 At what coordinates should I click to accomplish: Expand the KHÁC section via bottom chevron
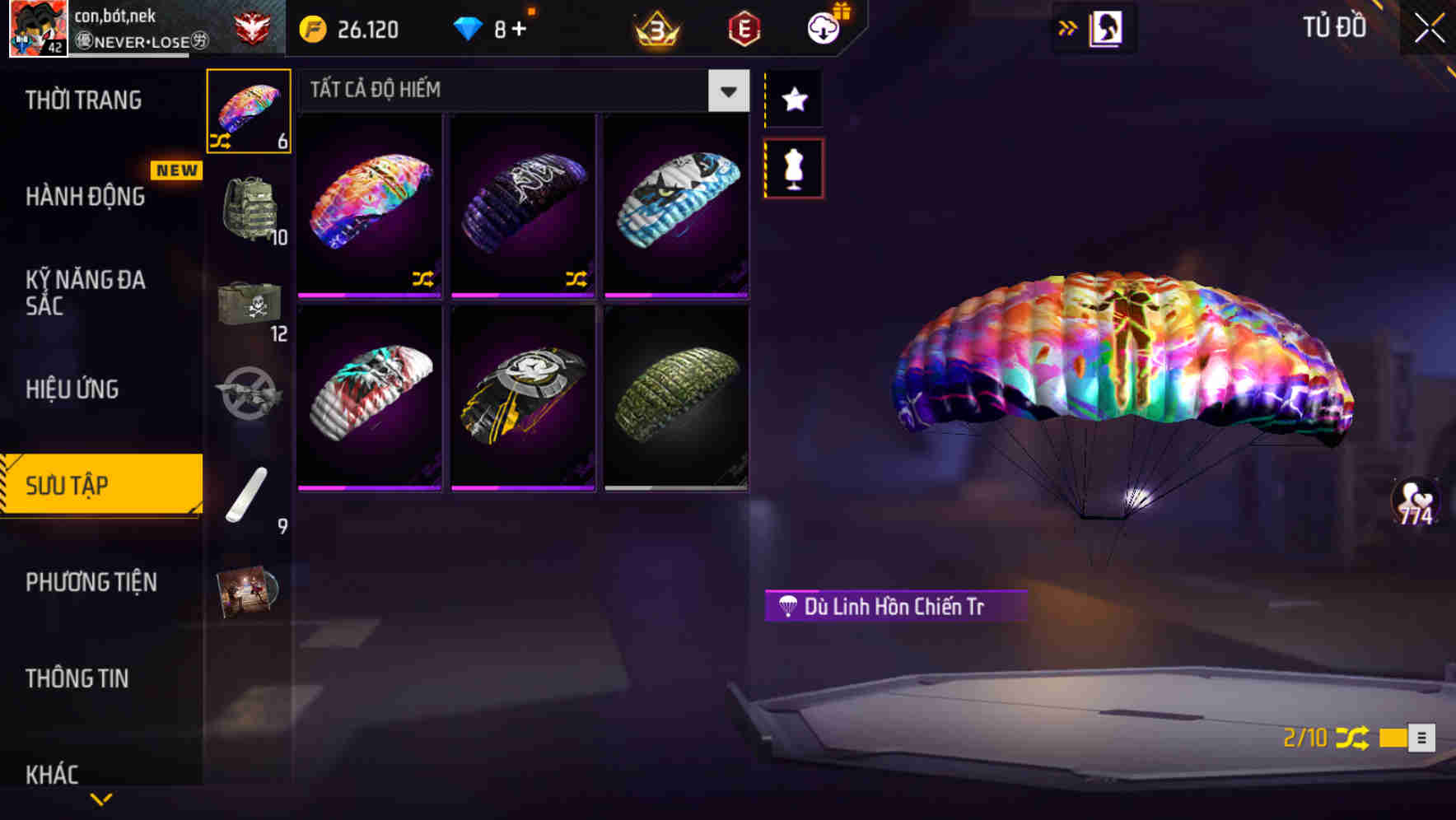pyautogui.click(x=101, y=797)
